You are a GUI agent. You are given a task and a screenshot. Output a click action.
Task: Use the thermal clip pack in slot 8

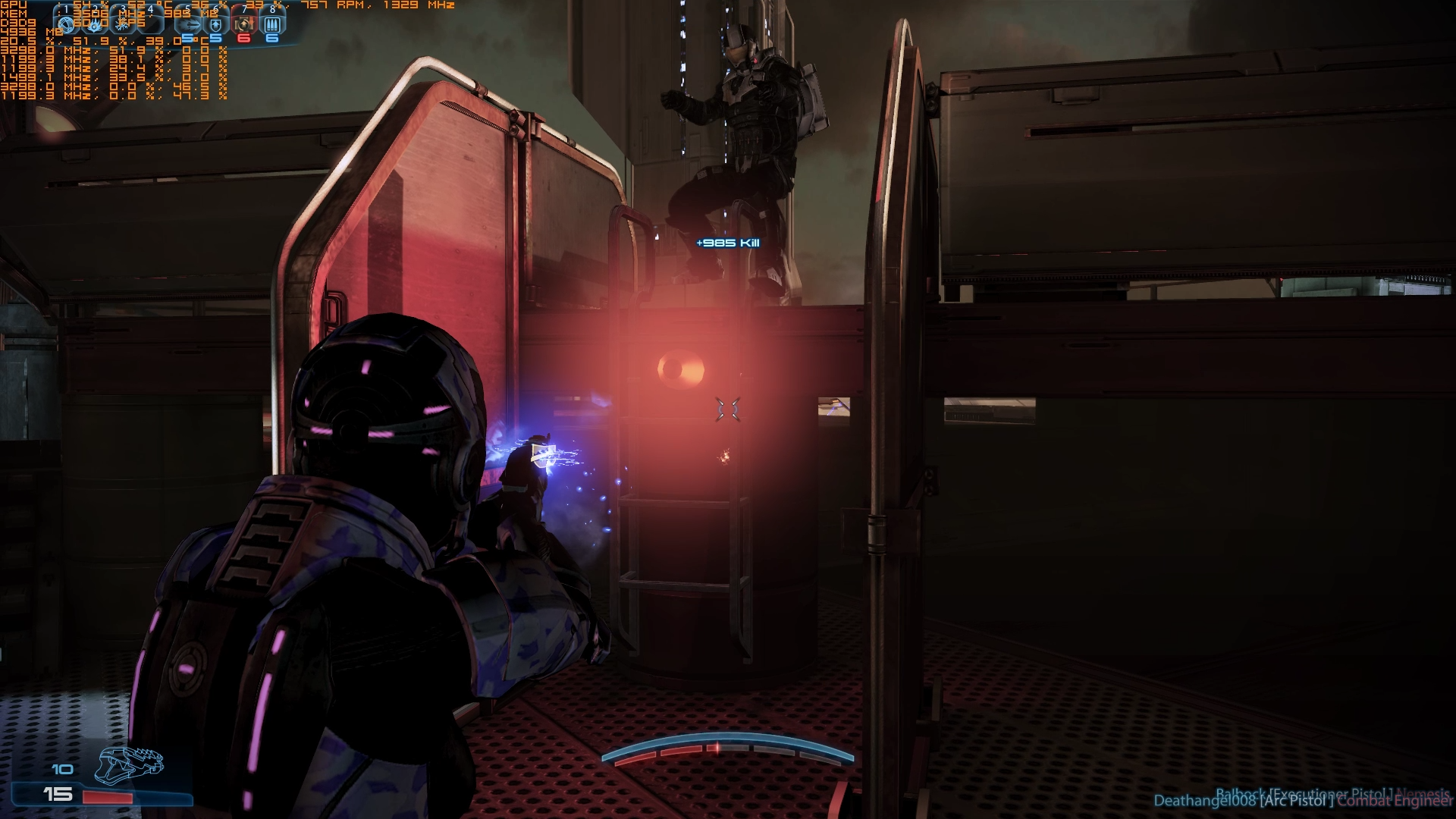tap(271, 24)
